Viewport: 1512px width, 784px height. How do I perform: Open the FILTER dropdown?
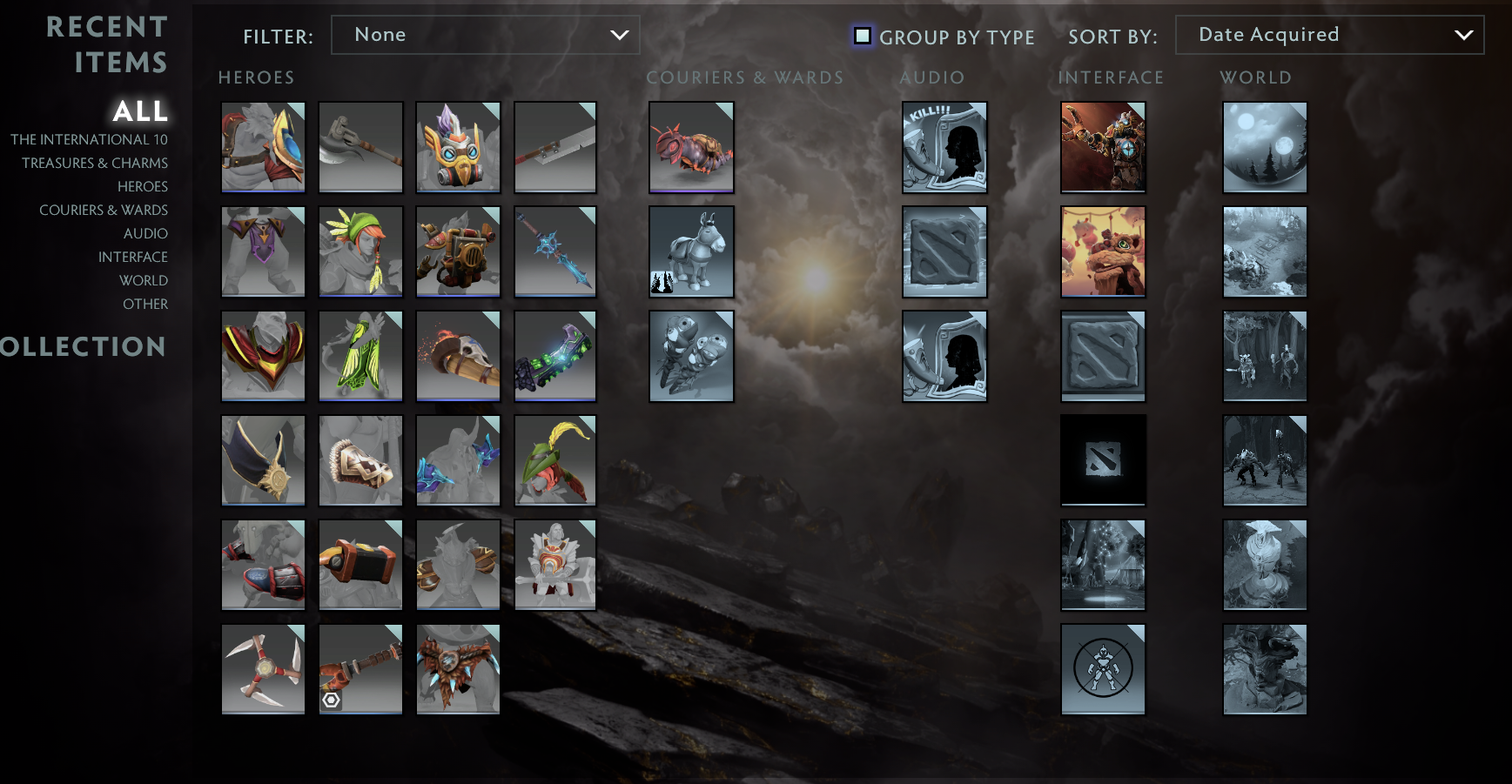(485, 35)
